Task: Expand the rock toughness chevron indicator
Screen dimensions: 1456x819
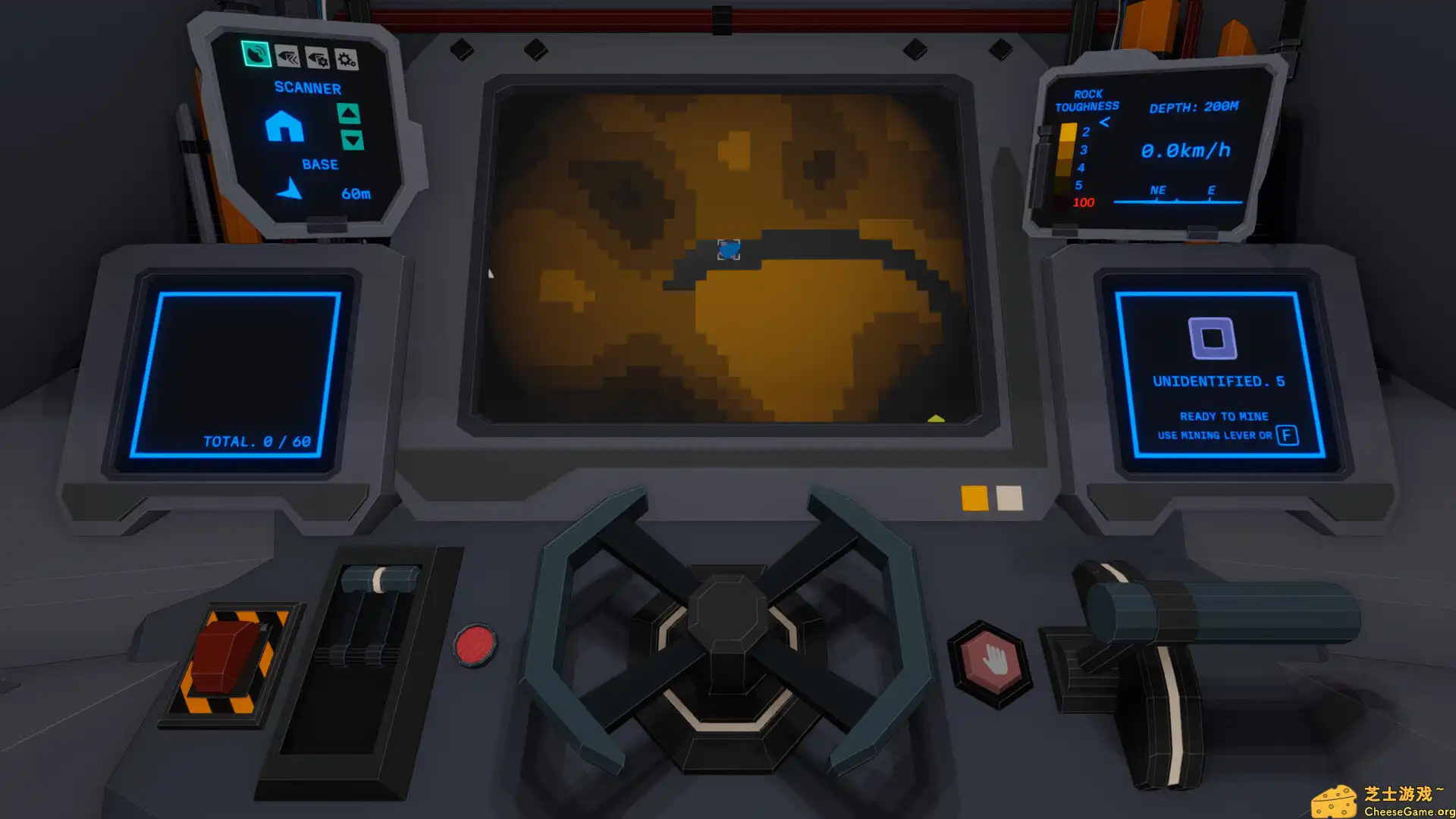Action: tap(1106, 120)
